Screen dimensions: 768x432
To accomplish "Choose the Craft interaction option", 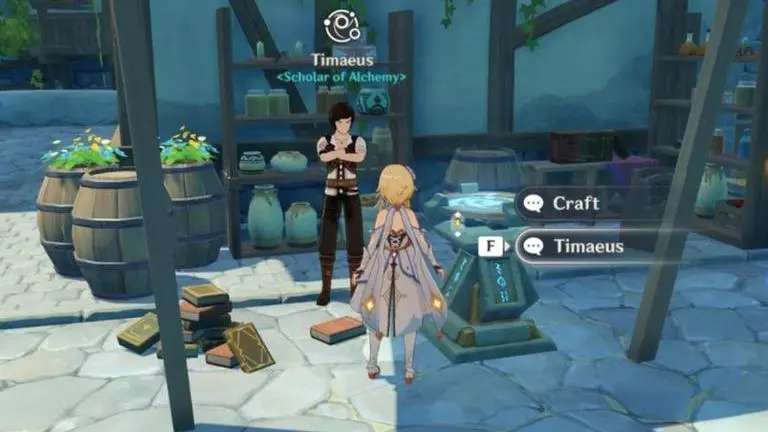I will pyautogui.click(x=575, y=204).
